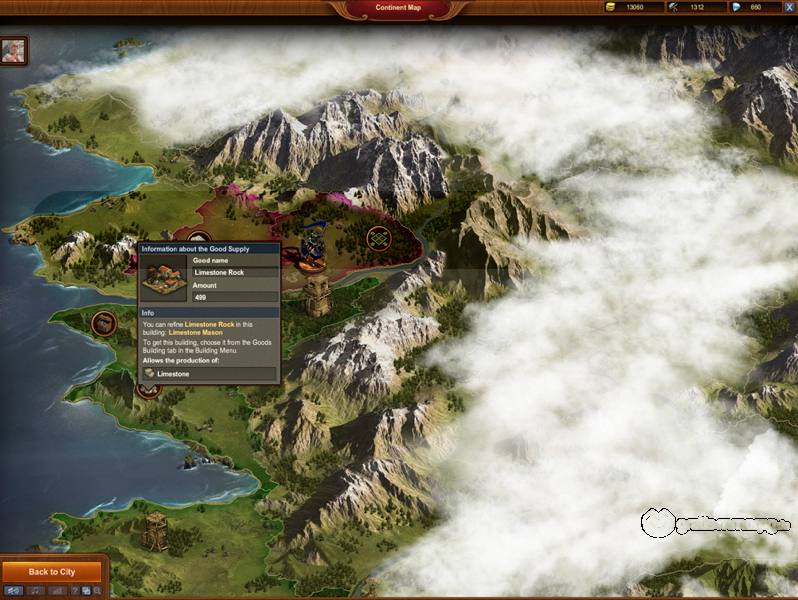Select the treasure chest map marker
Image resolution: width=798 pixels, height=600 pixels.
103,322
